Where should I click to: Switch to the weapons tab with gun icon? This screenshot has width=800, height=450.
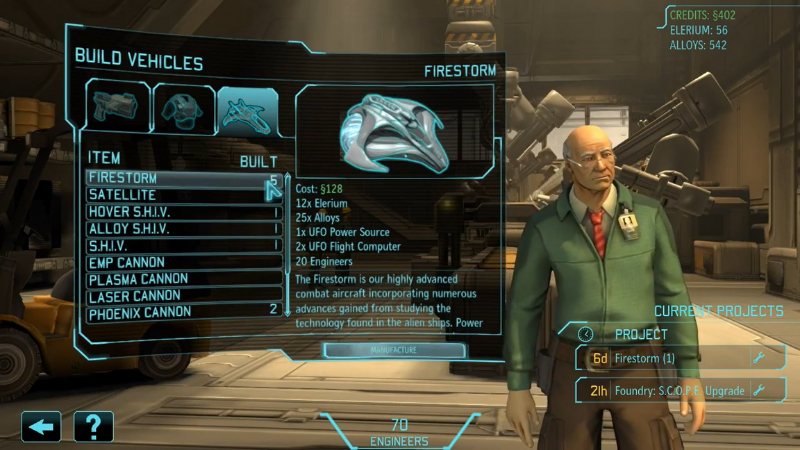[116, 109]
